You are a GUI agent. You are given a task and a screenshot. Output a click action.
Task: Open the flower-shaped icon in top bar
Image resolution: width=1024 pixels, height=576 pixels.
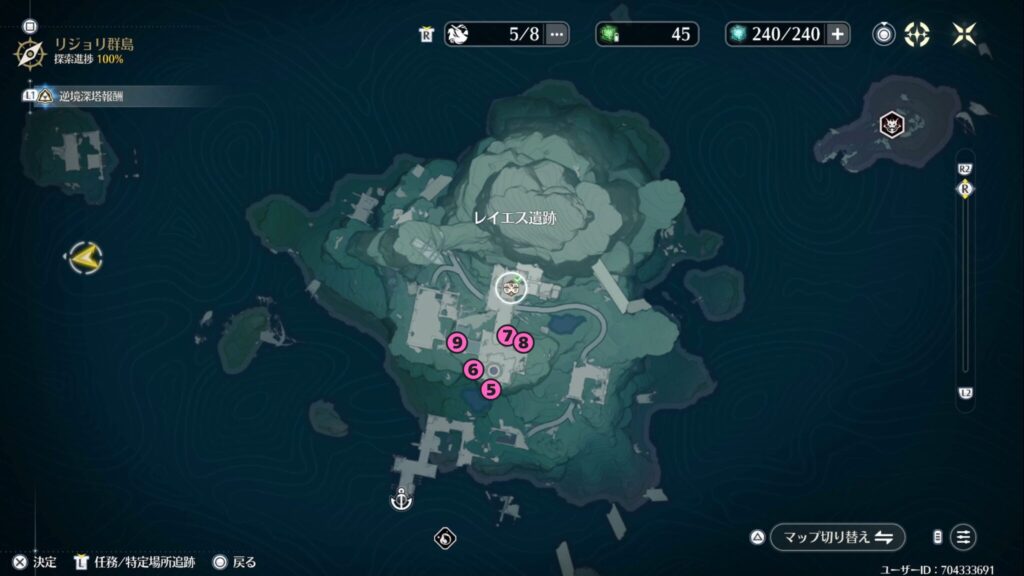click(916, 34)
